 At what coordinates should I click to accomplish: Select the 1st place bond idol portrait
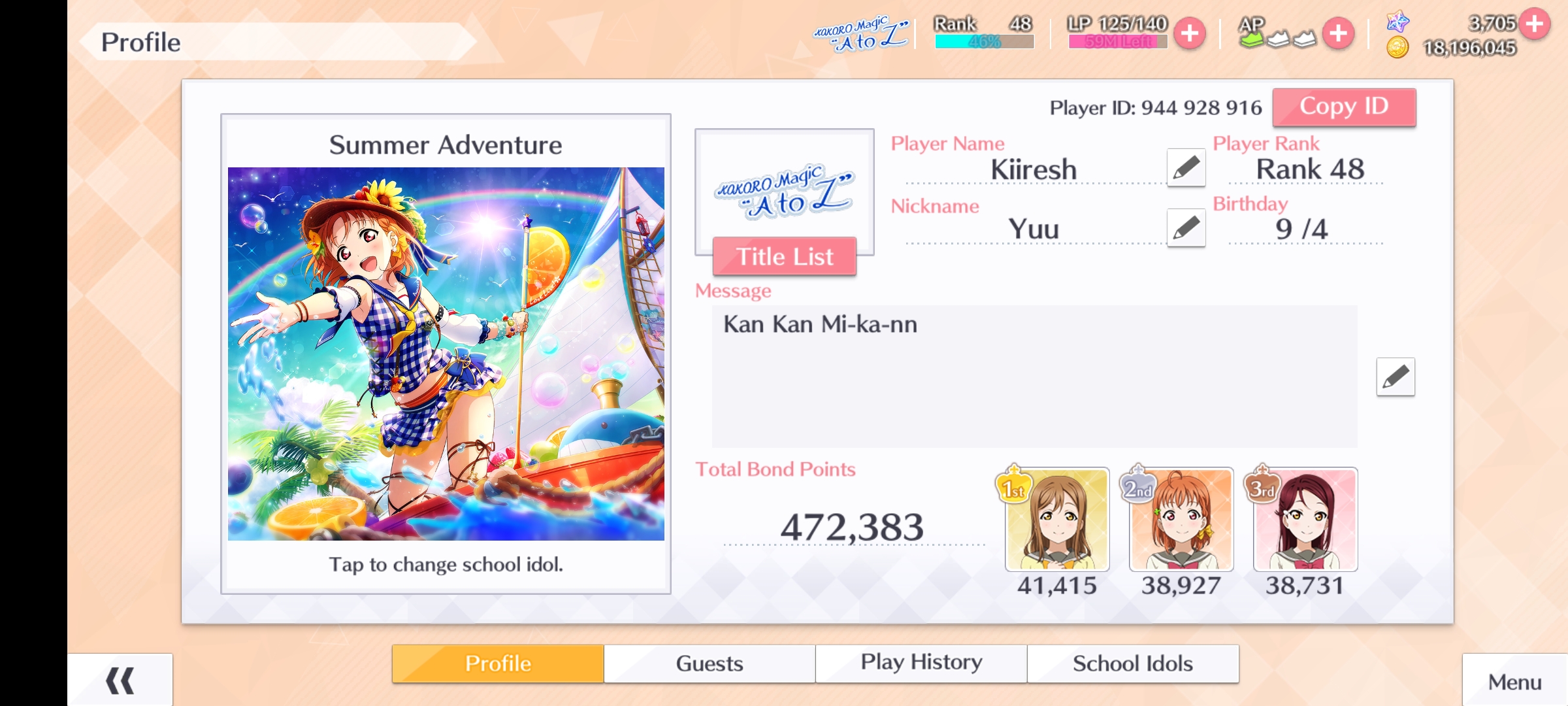(x=1057, y=520)
